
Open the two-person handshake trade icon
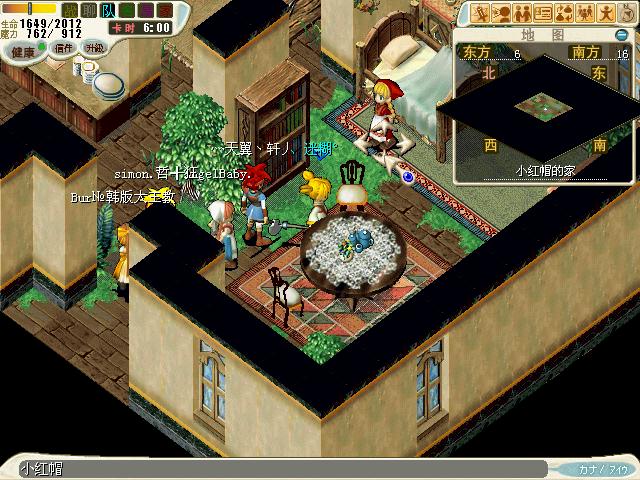pos(522,12)
